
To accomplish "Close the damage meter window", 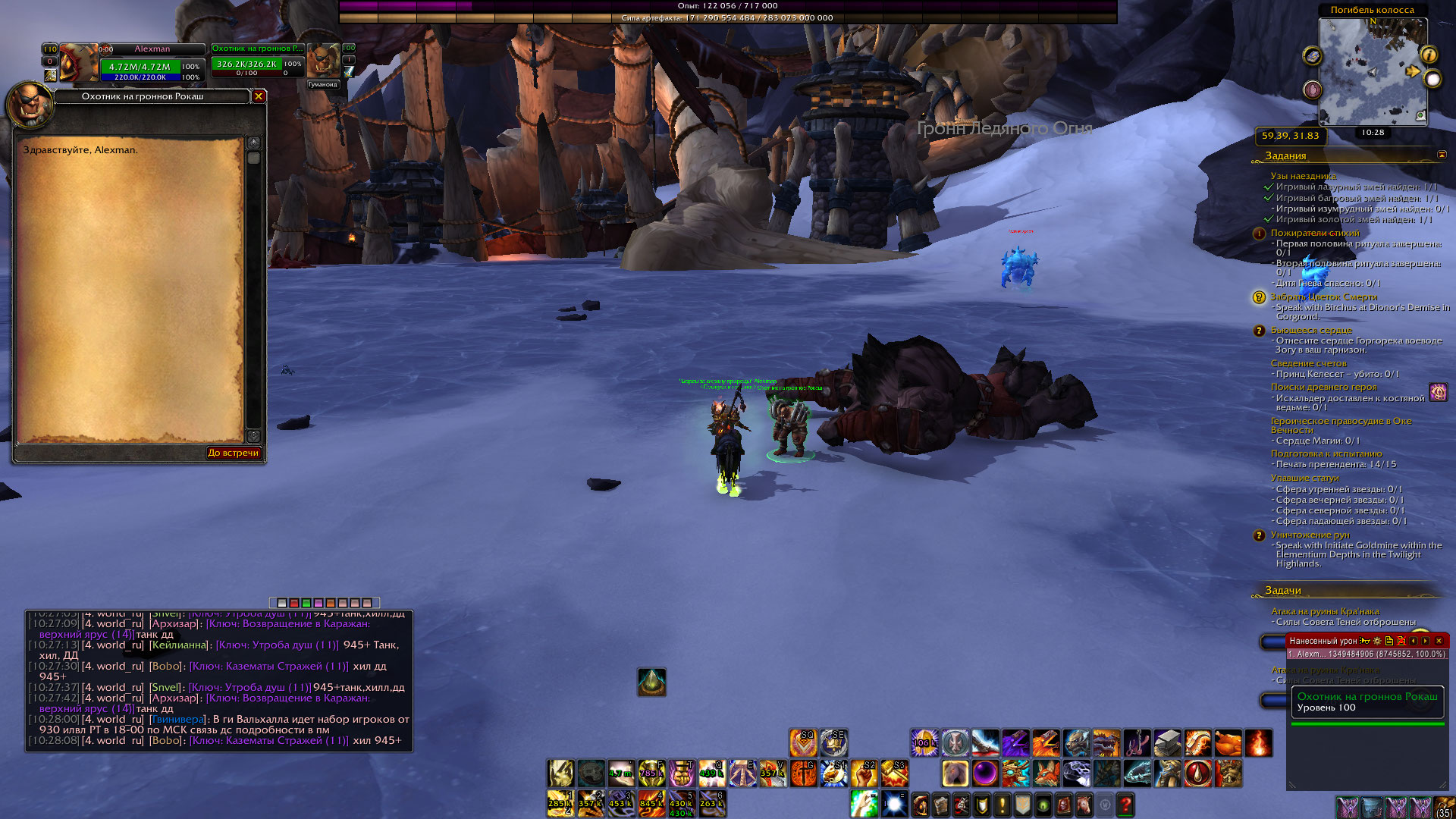I will coord(1439,641).
